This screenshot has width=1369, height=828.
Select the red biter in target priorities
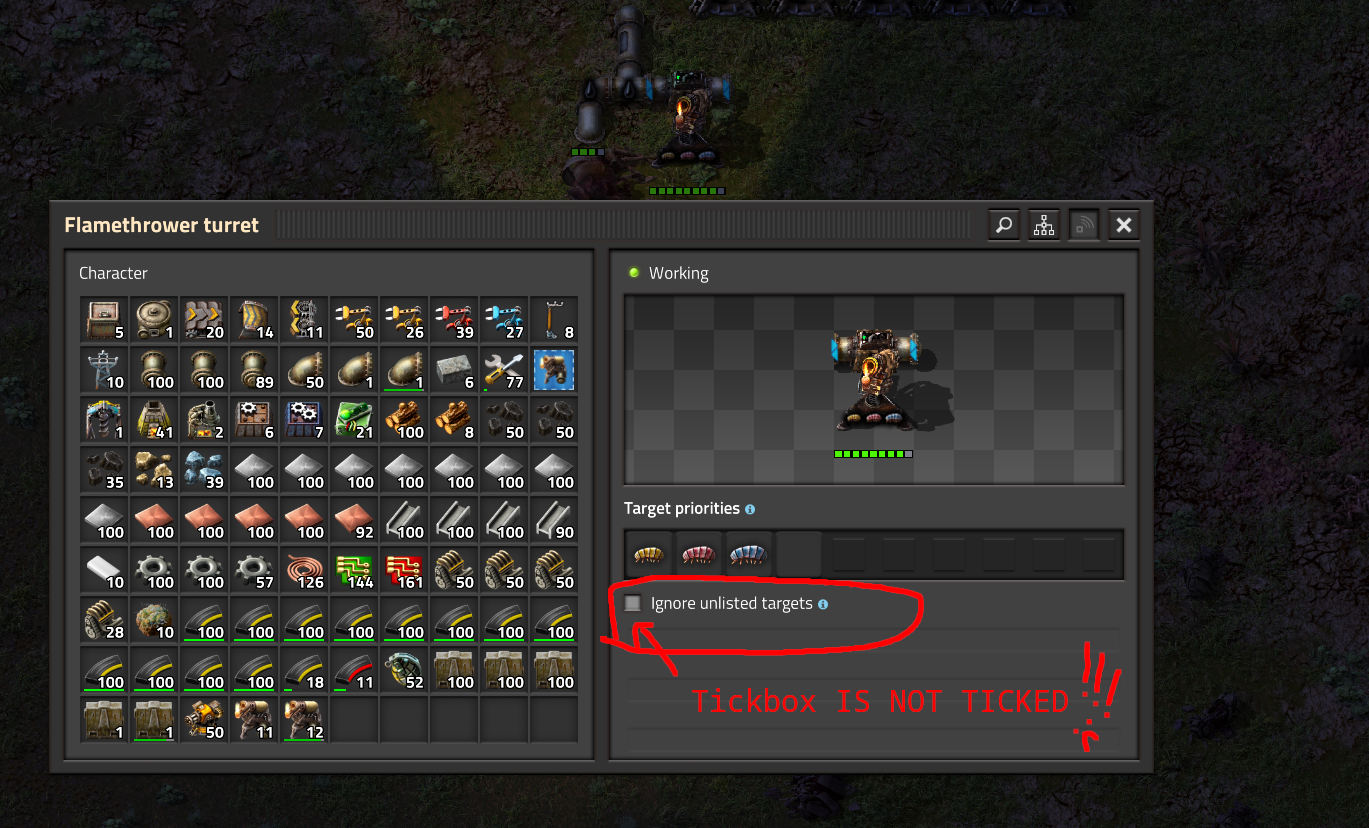(698, 554)
